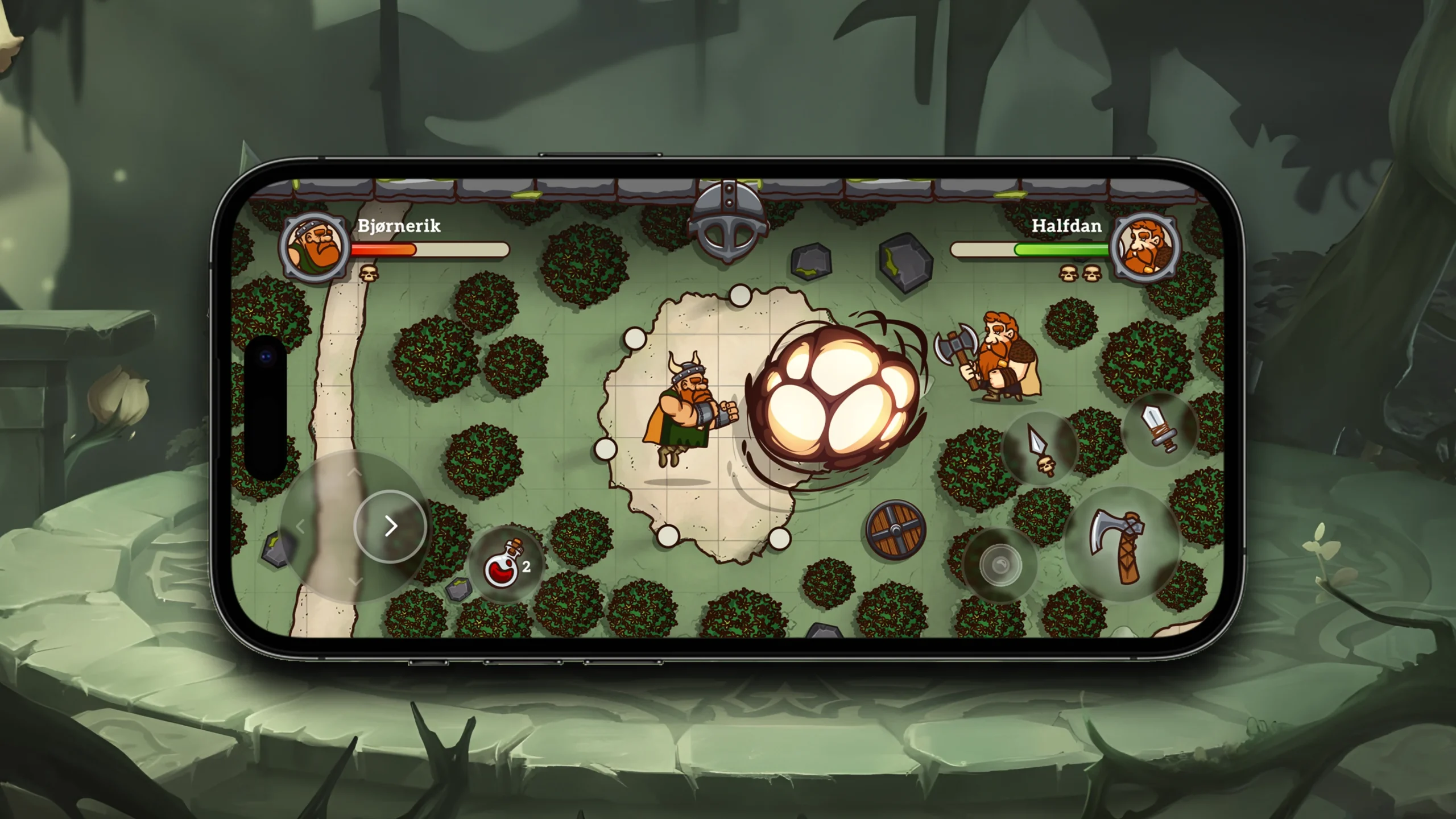The height and width of the screenshot is (819, 1456).
Task: Tap the gray dodge roll button
Action: 1000,565
